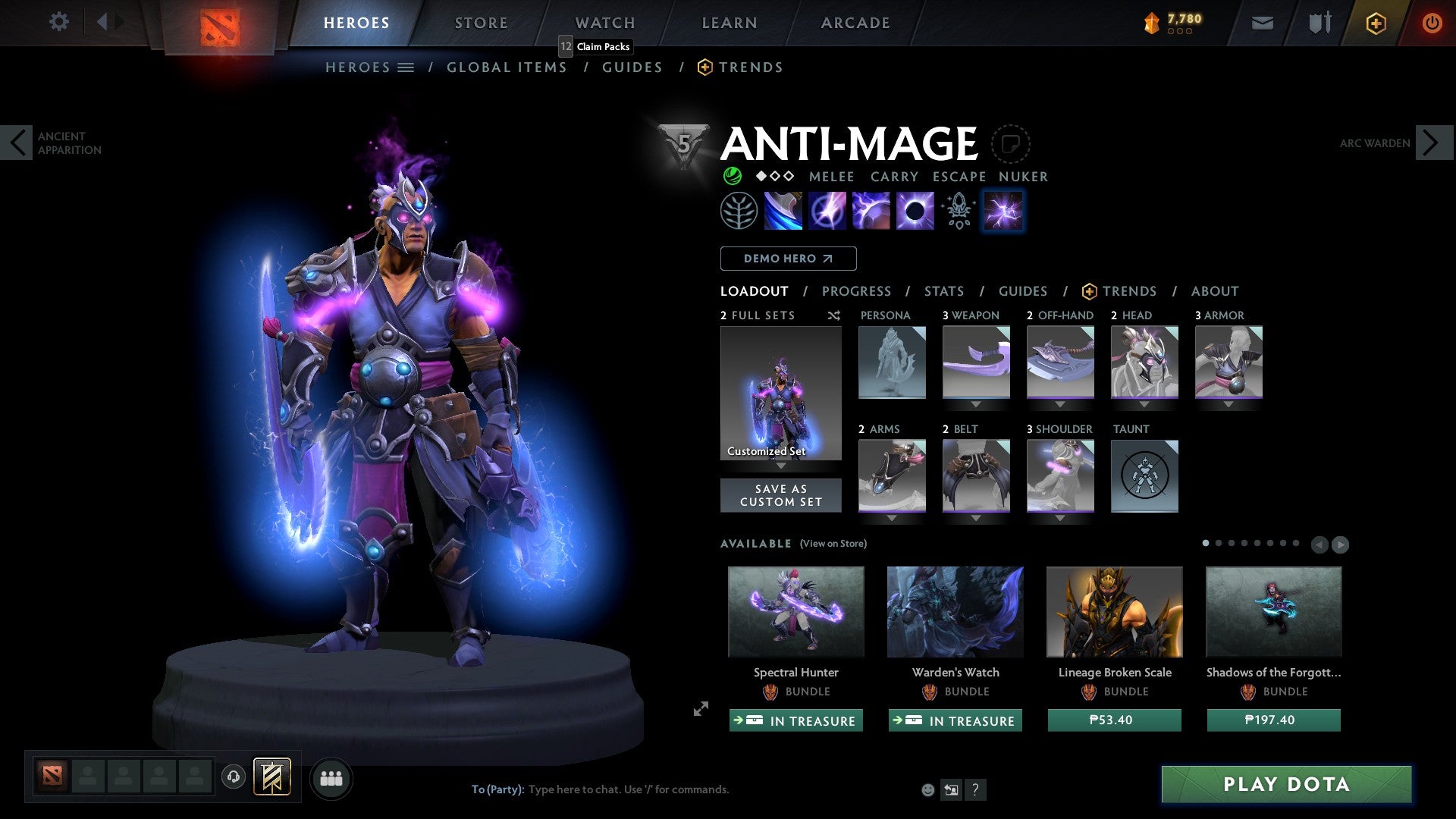This screenshot has height=819, width=1456.
Task: Switch to the Progress tab
Action: [857, 291]
